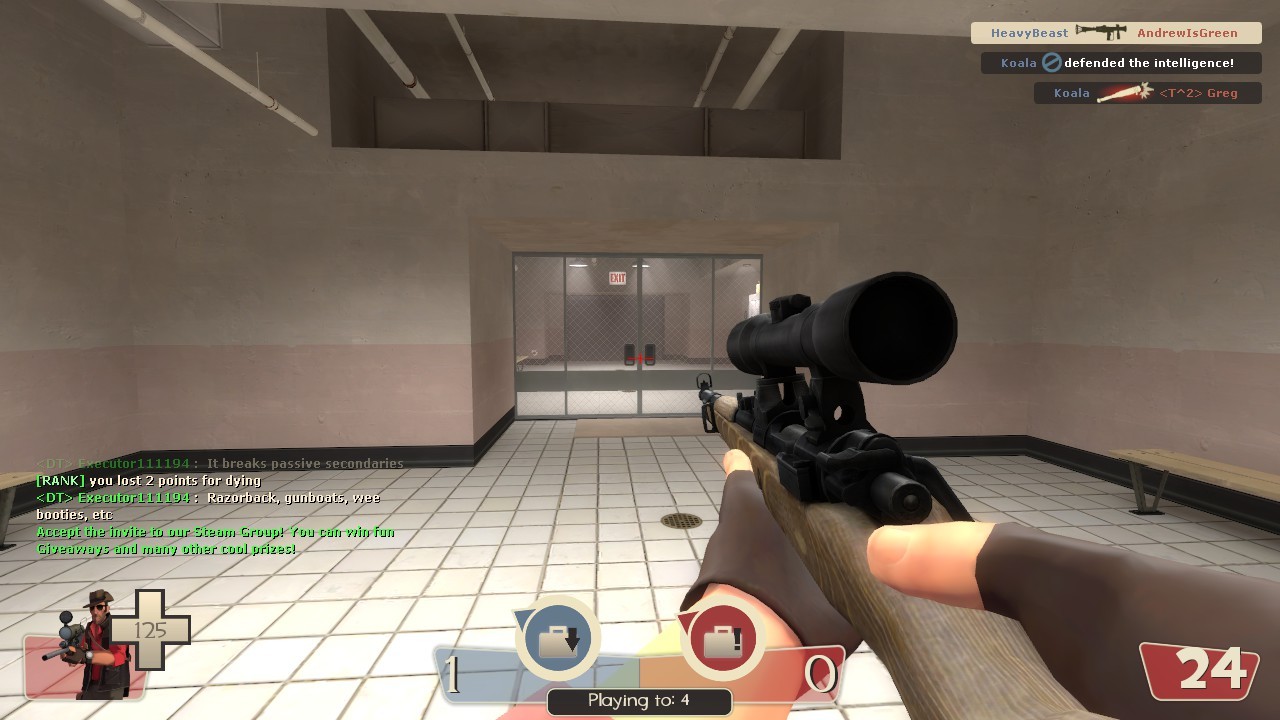Click HeavyBeast's name in the kill feed
The height and width of the screenshot is (720, 1280).
[1028, 32]
